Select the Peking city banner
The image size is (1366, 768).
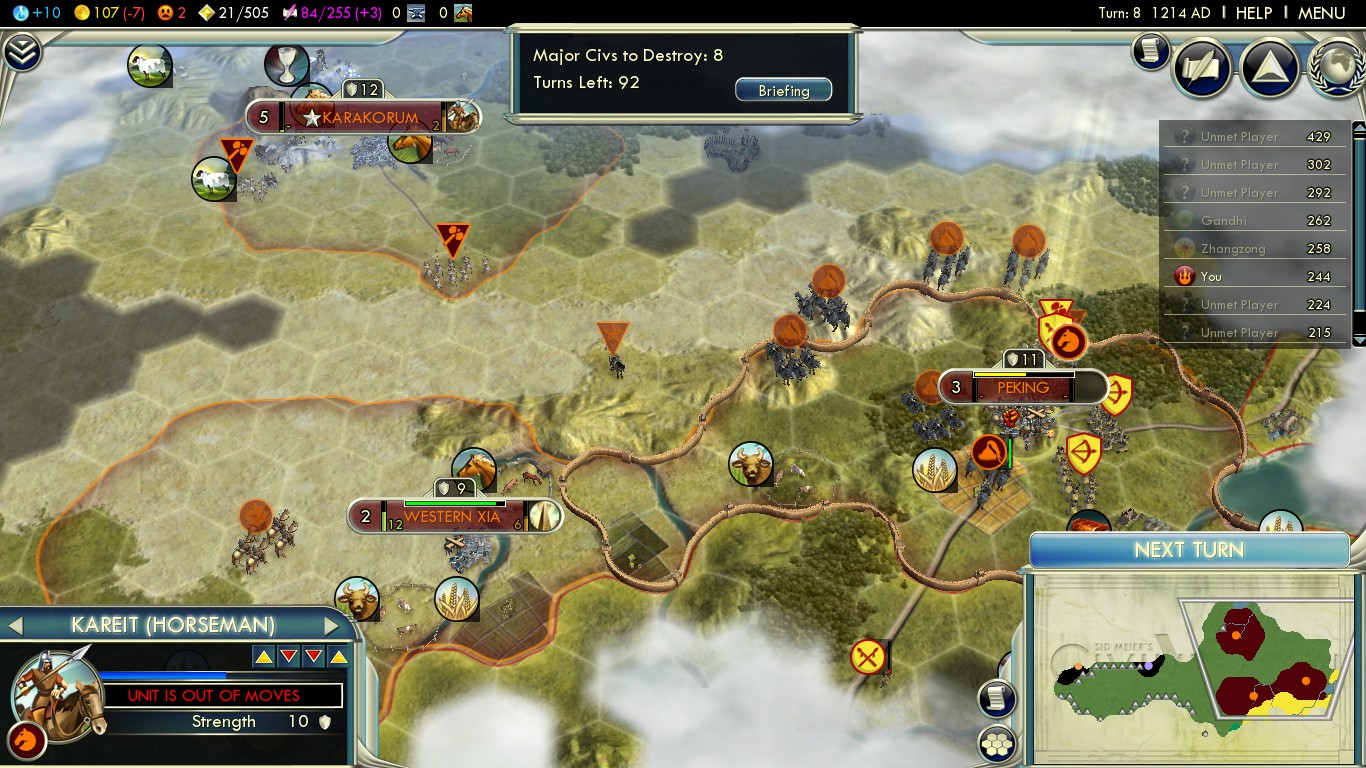pos(1022,387)
